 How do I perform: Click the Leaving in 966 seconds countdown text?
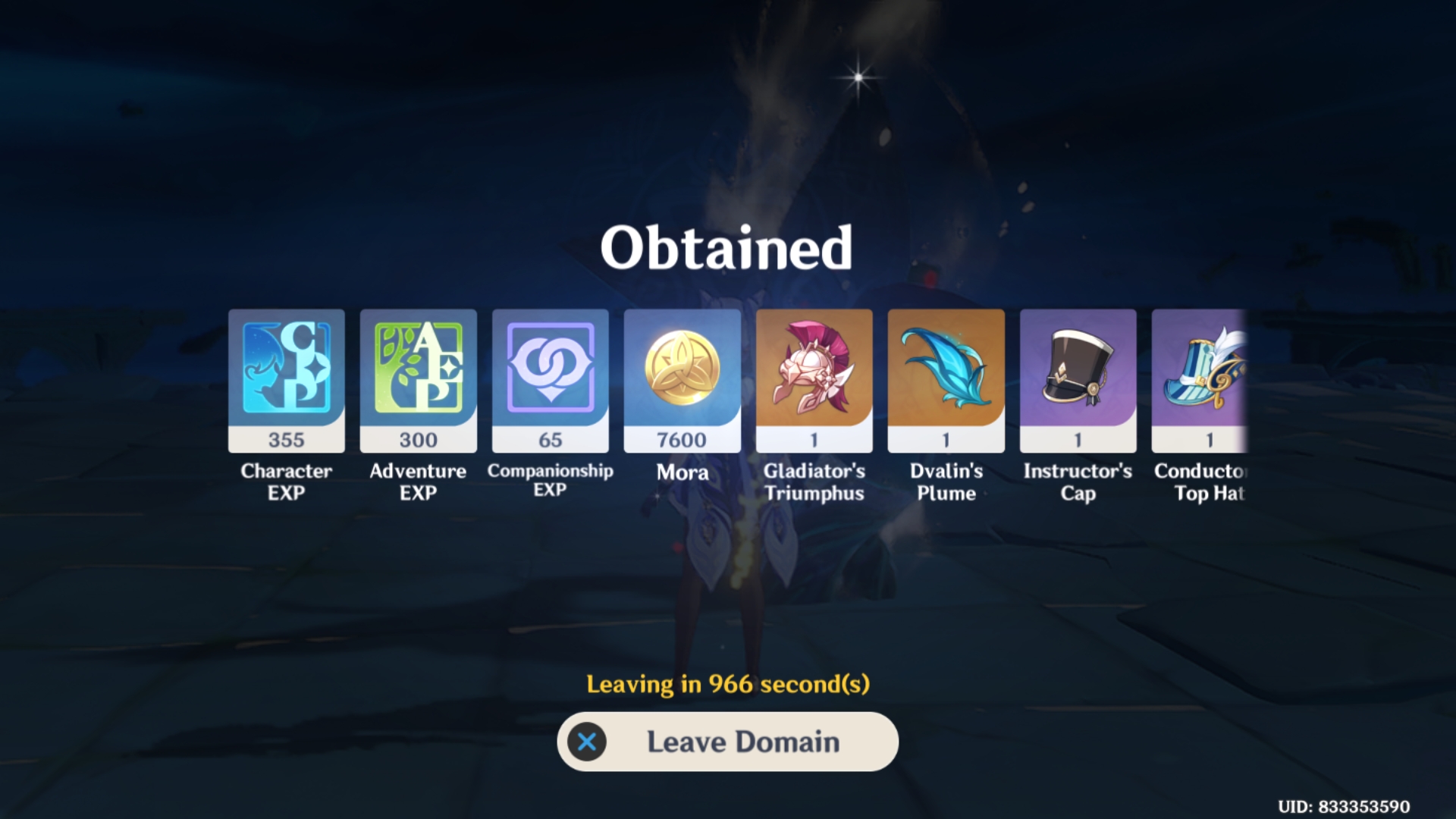click(x=727, y=684)
